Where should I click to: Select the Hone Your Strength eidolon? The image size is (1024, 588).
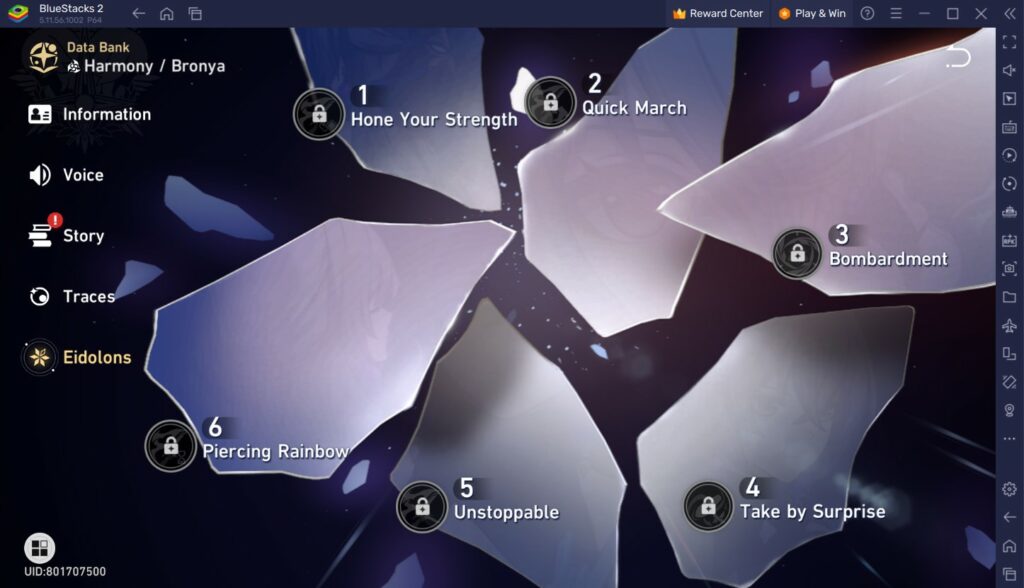coord(319,114)
